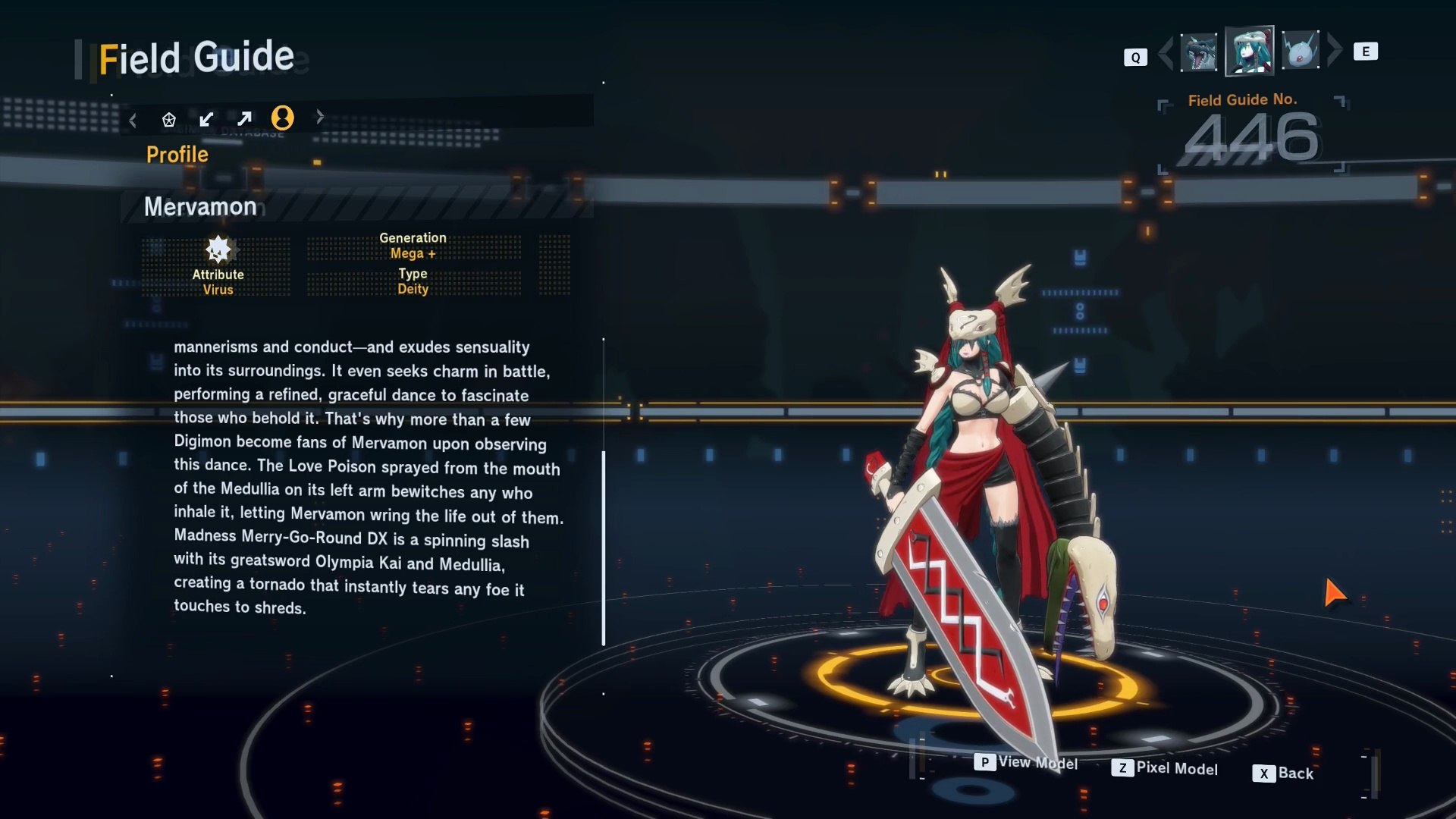The height and width of the screenshot is (819, 1456).
Task: Select the Mervamon portrait thumbnail
Action: tap(1249, 52)
